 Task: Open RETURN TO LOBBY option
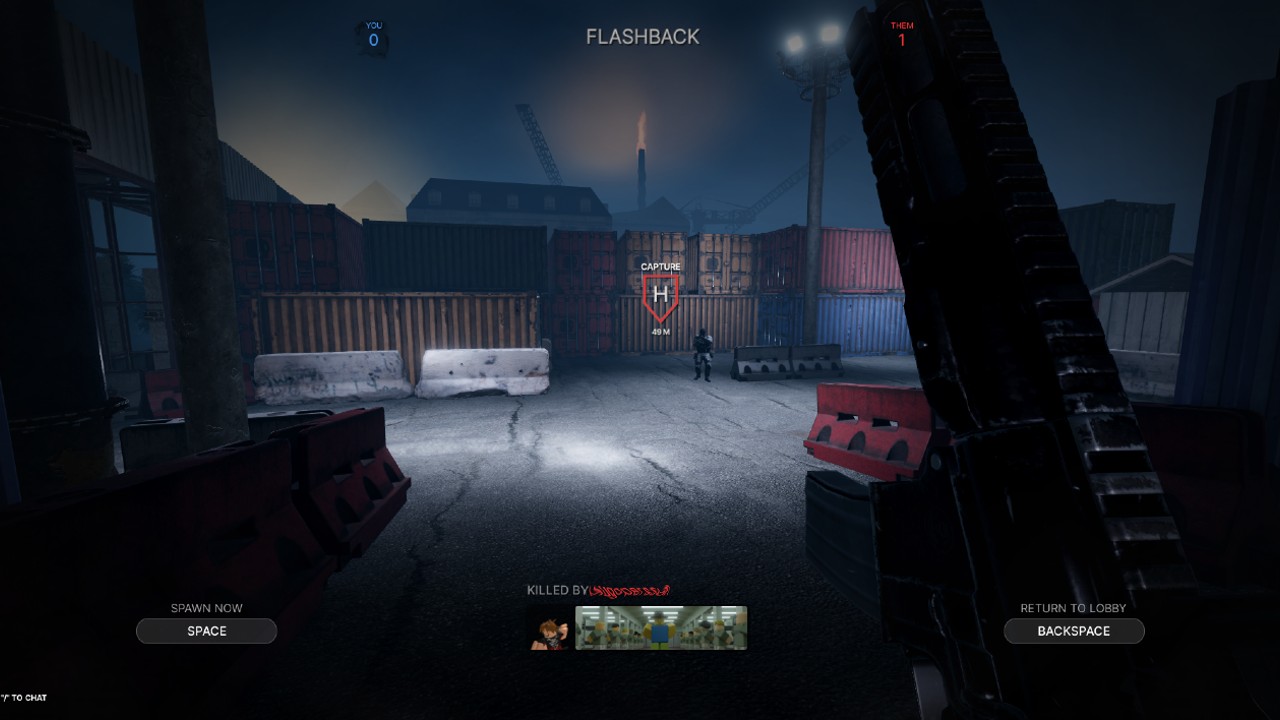pos(1074,630)
